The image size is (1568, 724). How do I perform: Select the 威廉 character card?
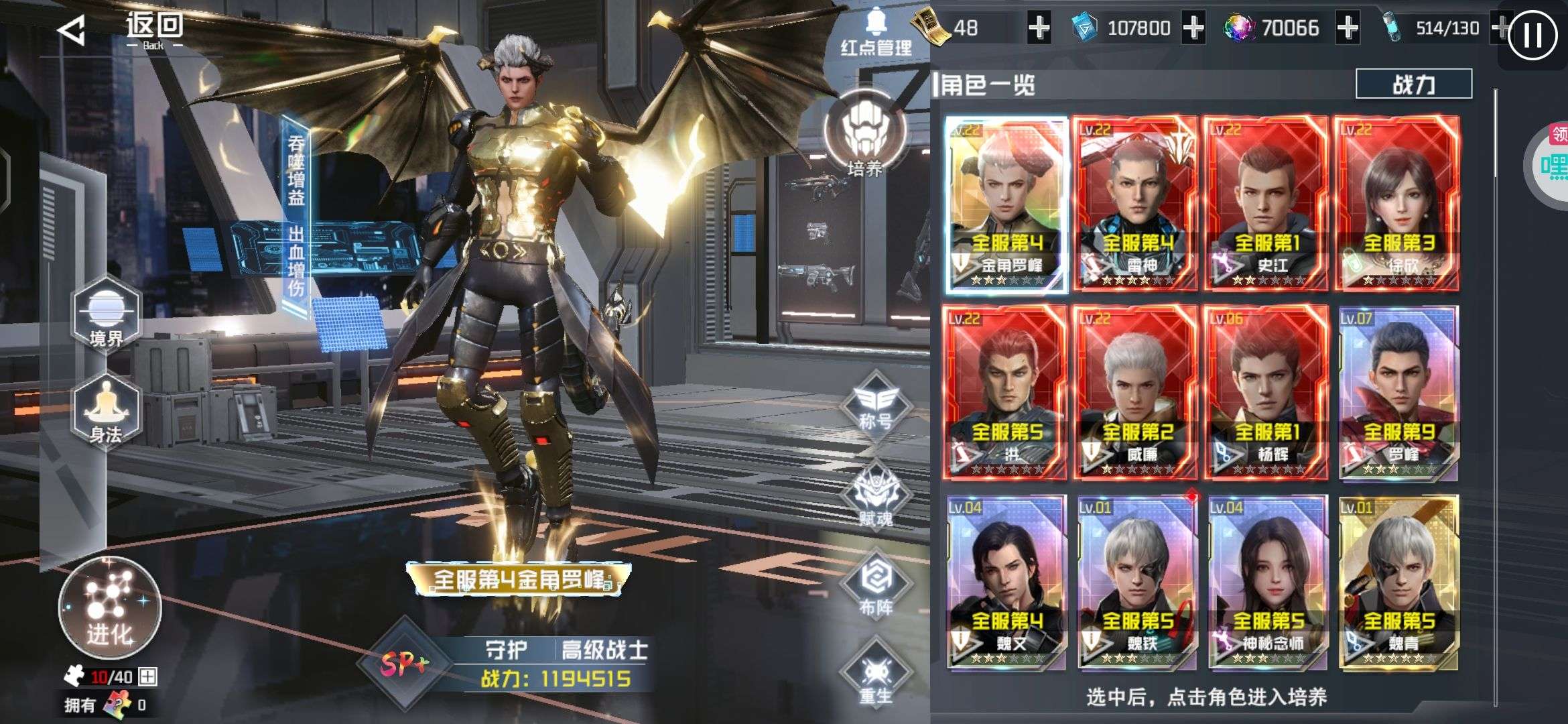pyautogui.click(x=1136, y=394)
